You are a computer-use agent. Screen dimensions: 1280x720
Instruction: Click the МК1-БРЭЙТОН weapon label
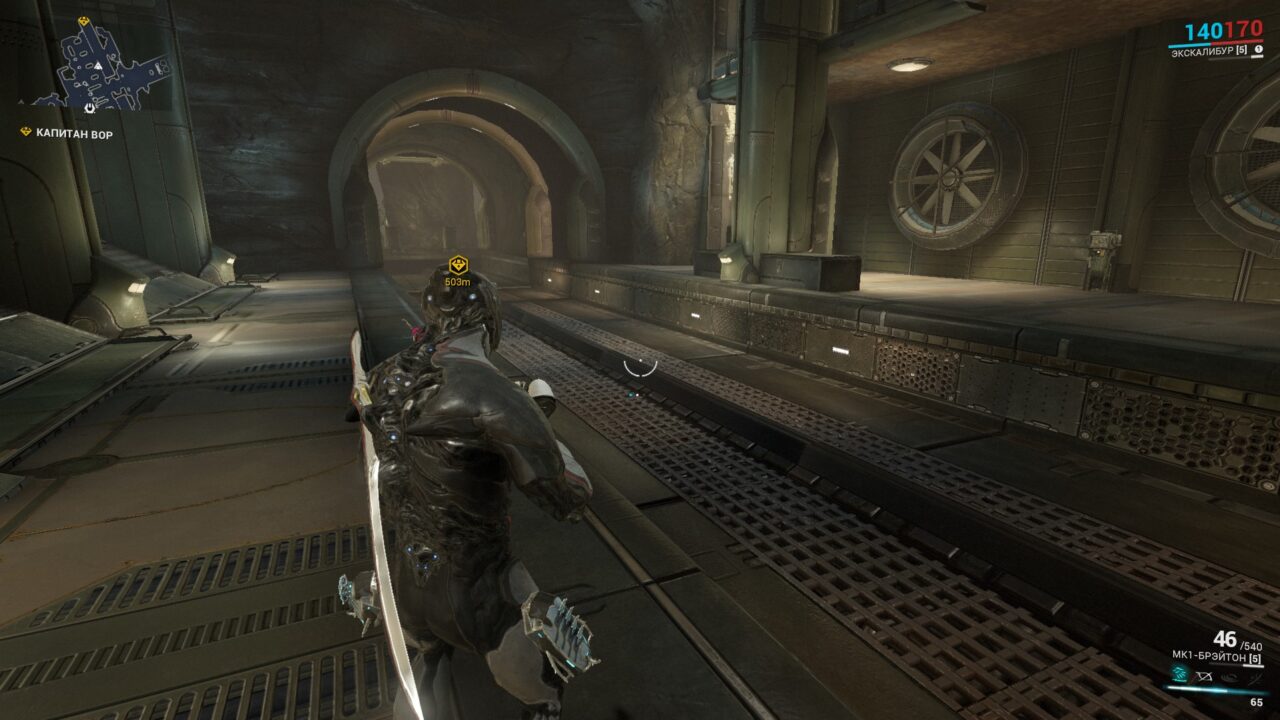tap(1211, 655)
